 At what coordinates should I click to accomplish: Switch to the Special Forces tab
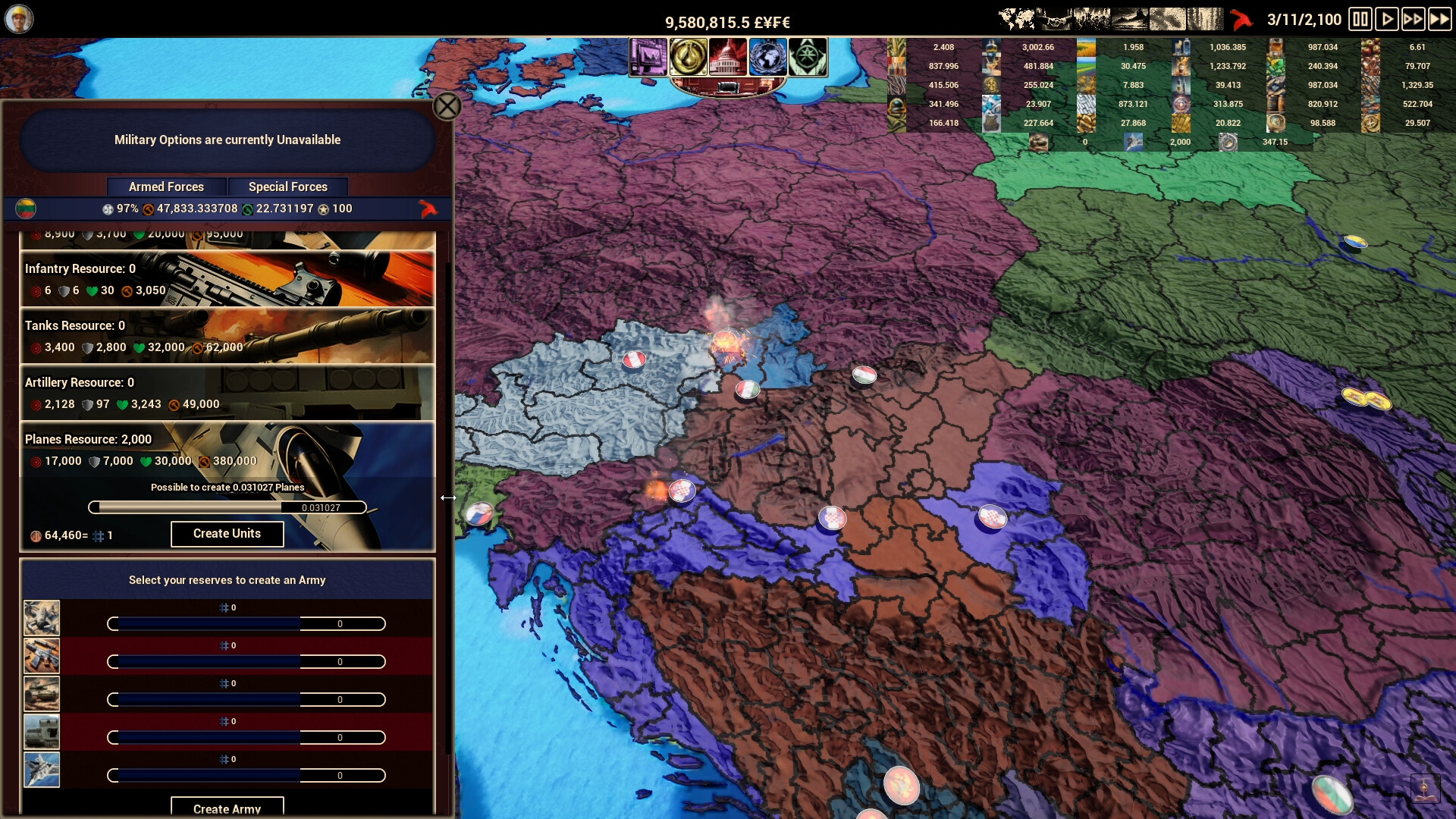pos(288,187)
